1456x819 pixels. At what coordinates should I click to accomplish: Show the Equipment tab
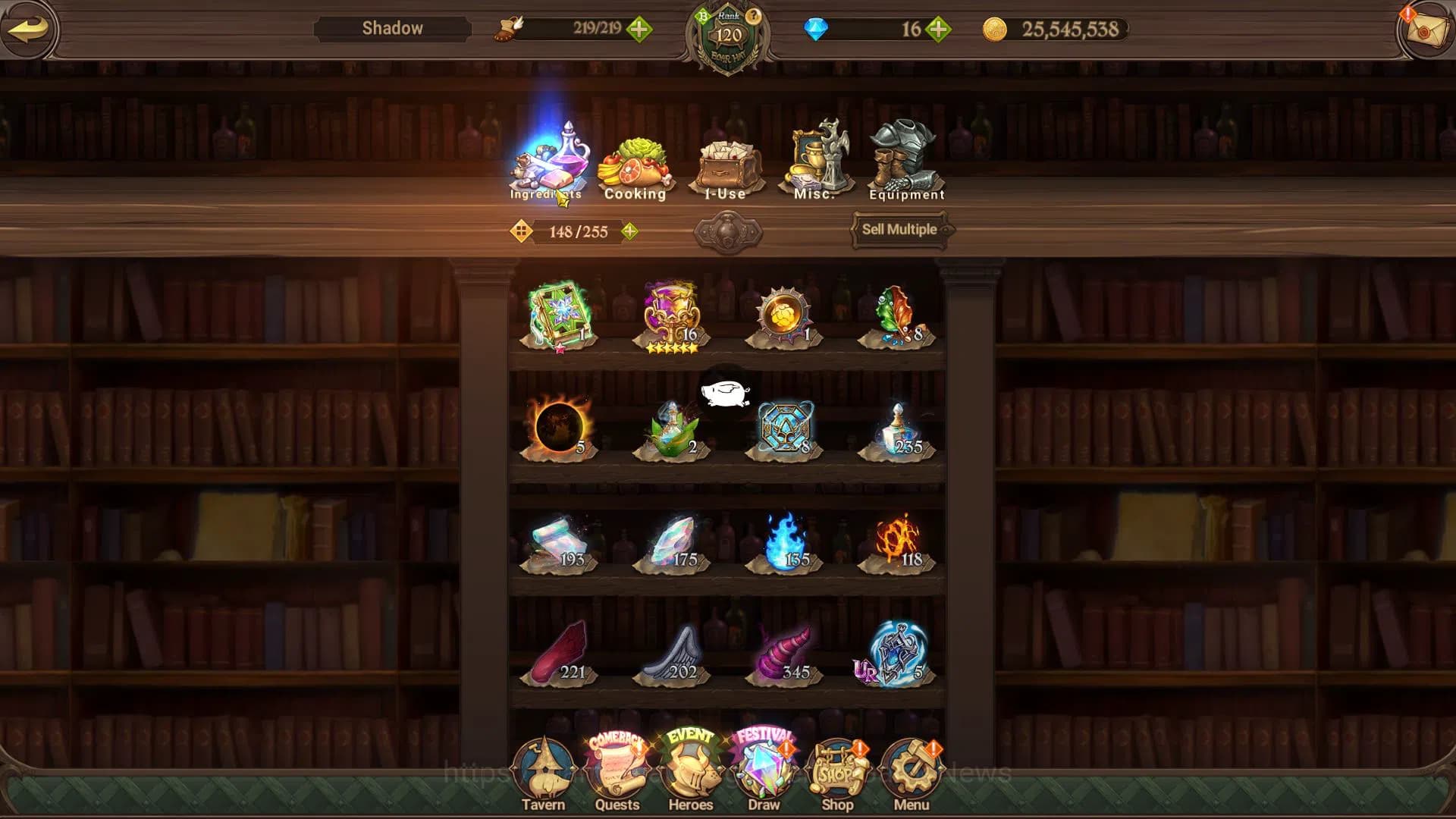[905, 163]
